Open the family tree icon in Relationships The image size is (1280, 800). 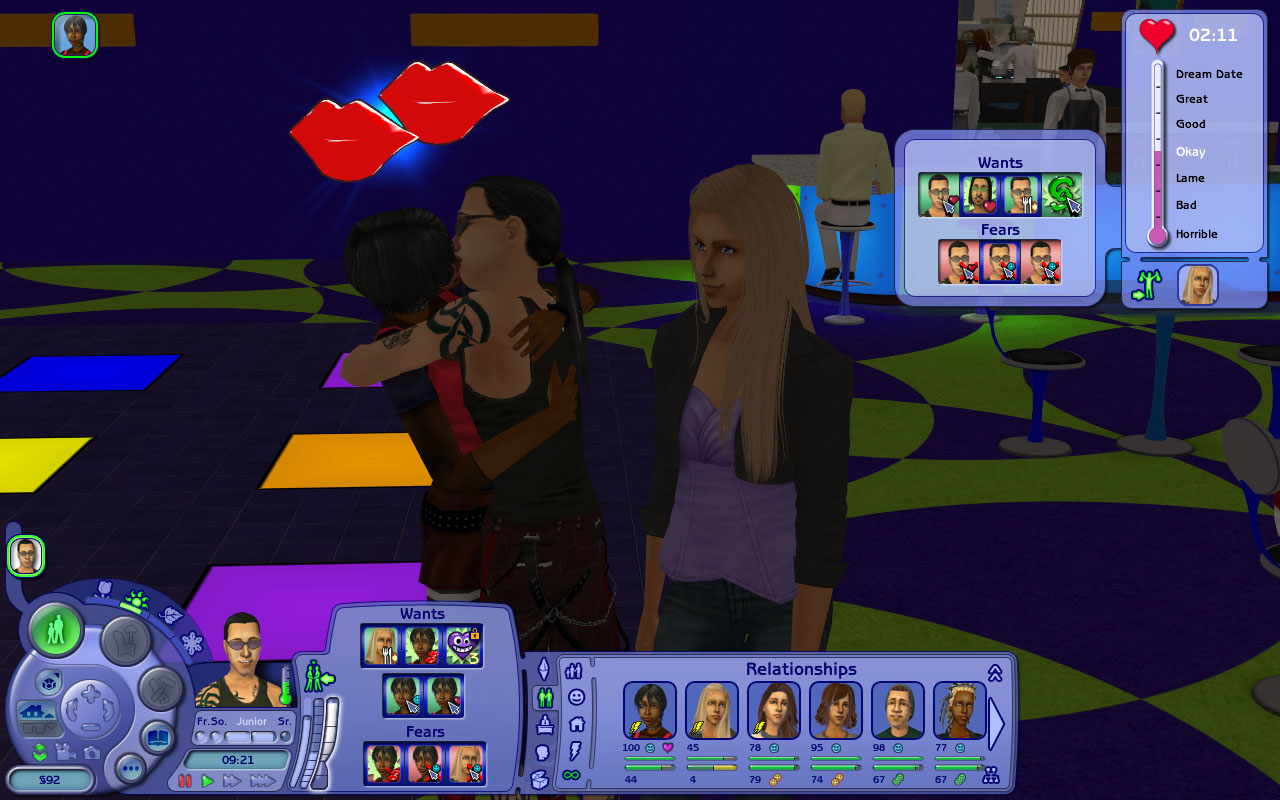991,775
